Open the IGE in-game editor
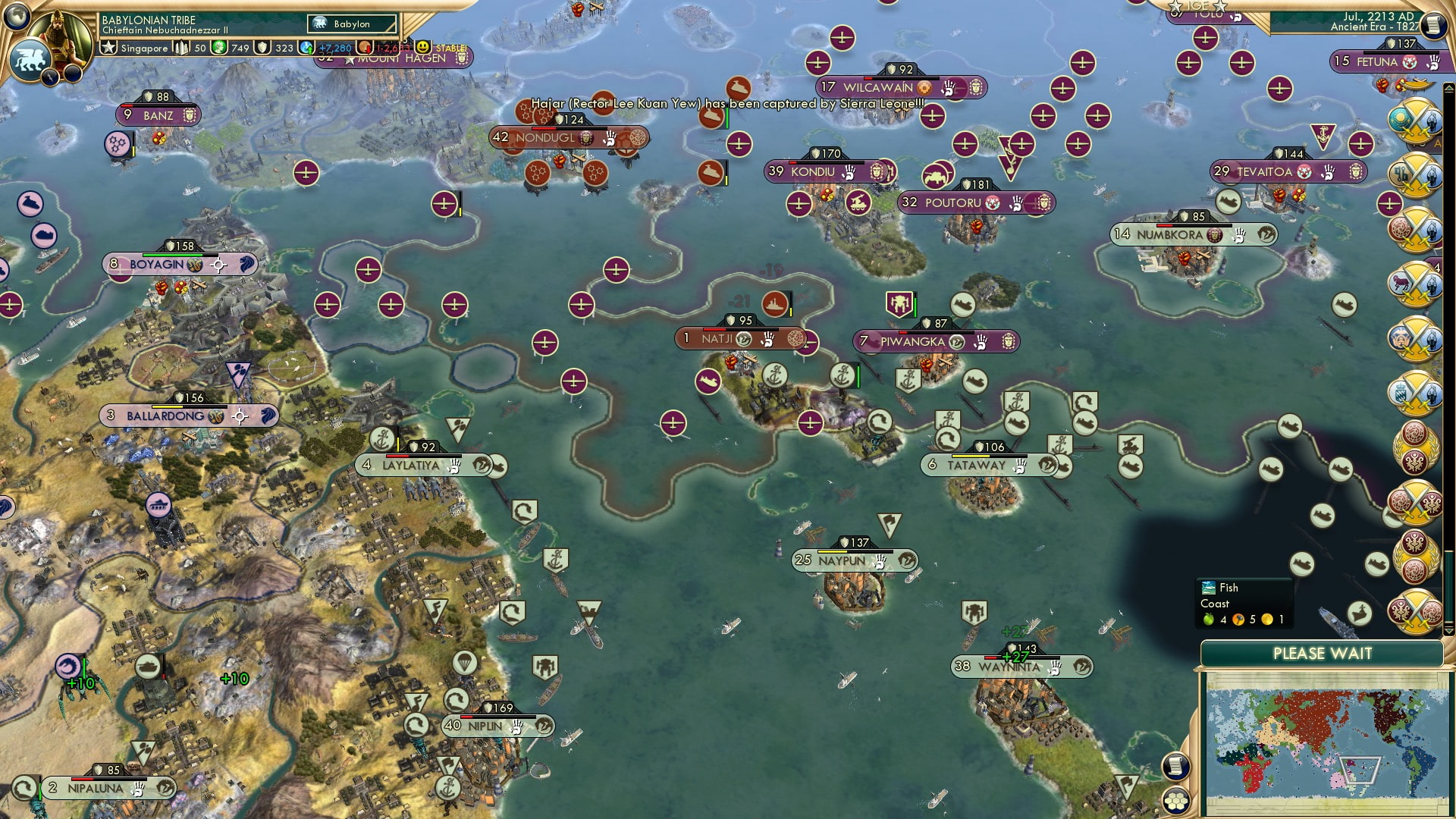 [x=1197, y=6]
